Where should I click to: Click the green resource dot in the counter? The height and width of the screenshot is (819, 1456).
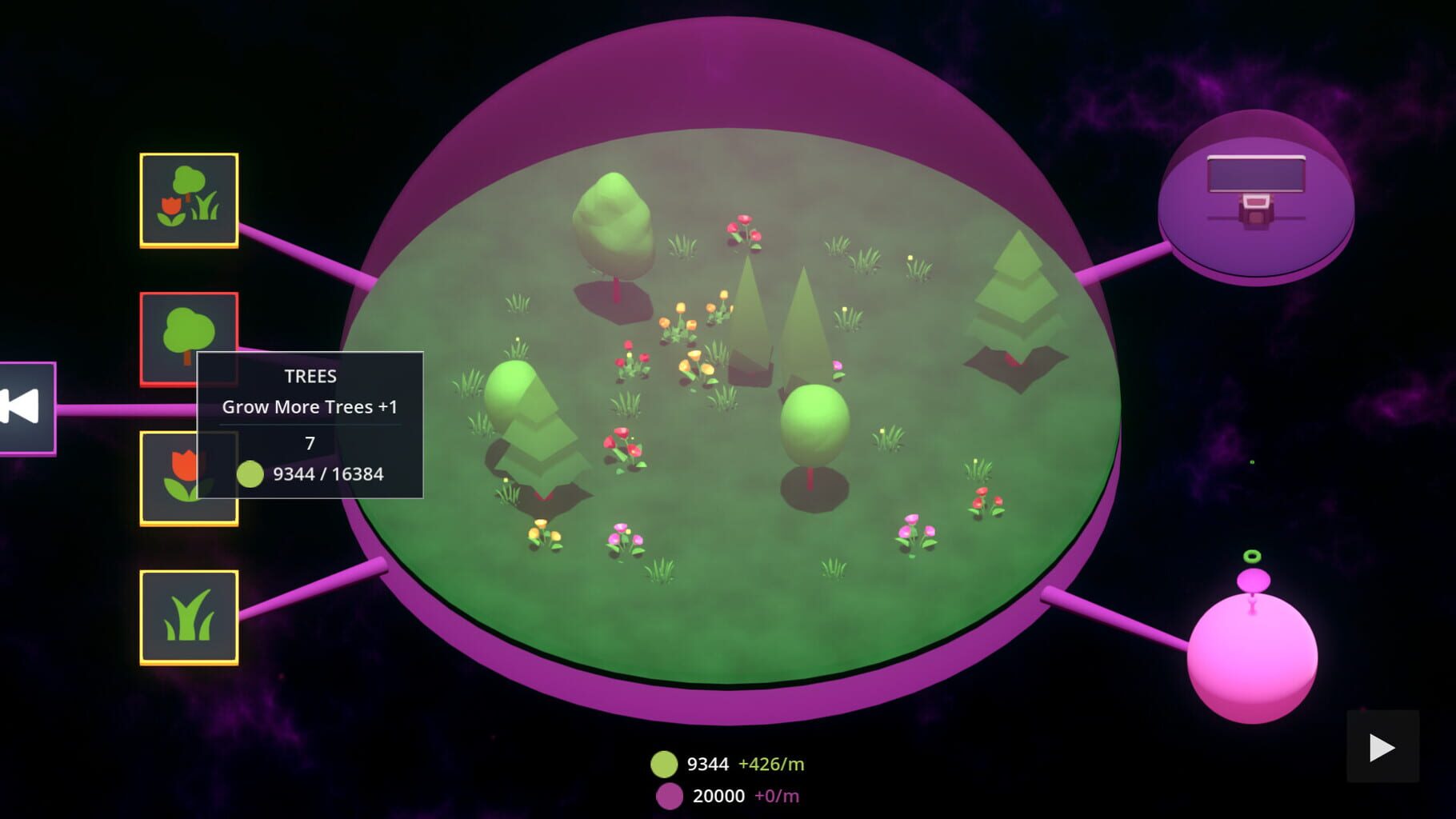click(x=662, y=764)
